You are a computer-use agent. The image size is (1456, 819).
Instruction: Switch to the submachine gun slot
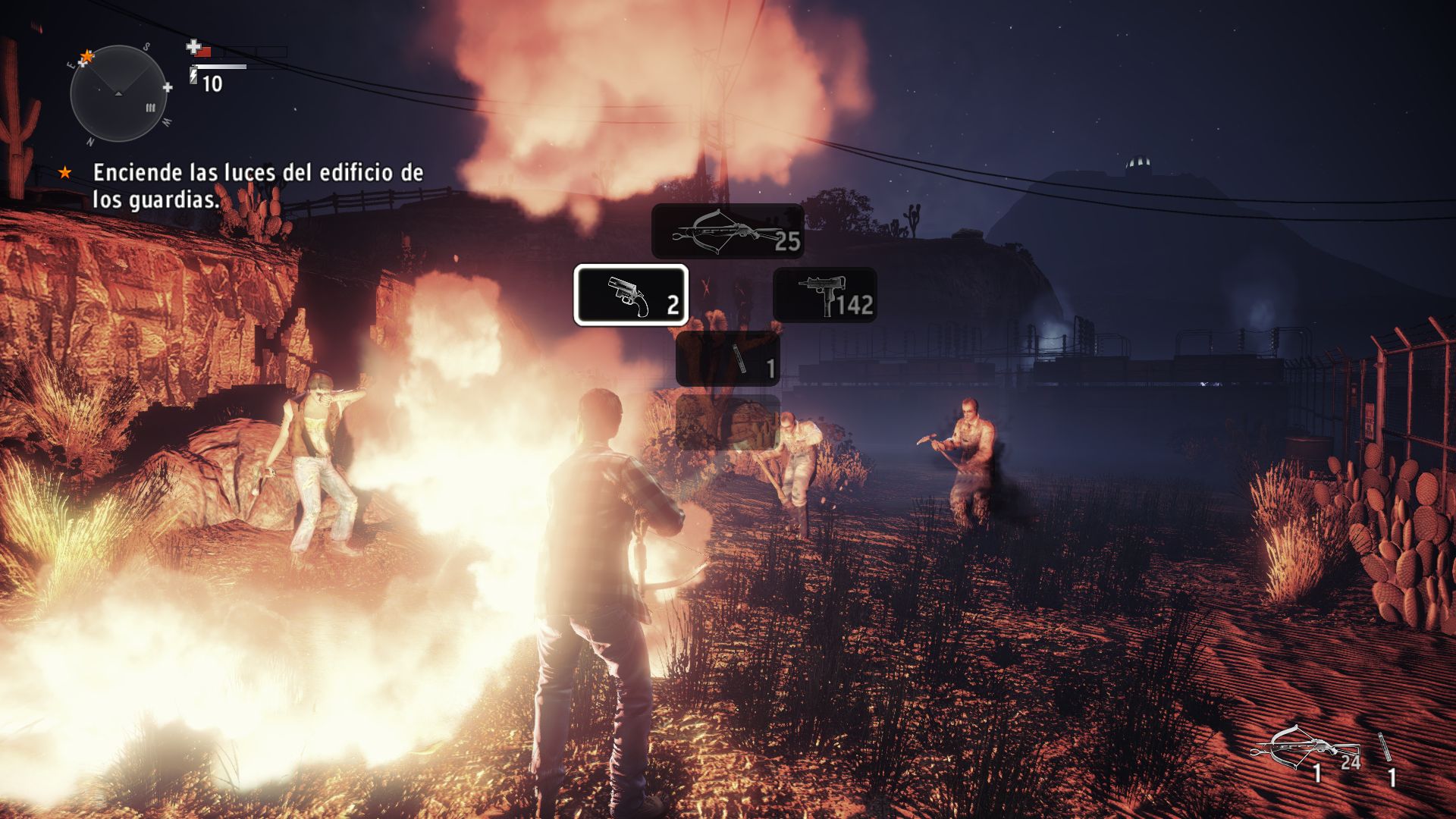pyautogui.click(x=825, y=295)
